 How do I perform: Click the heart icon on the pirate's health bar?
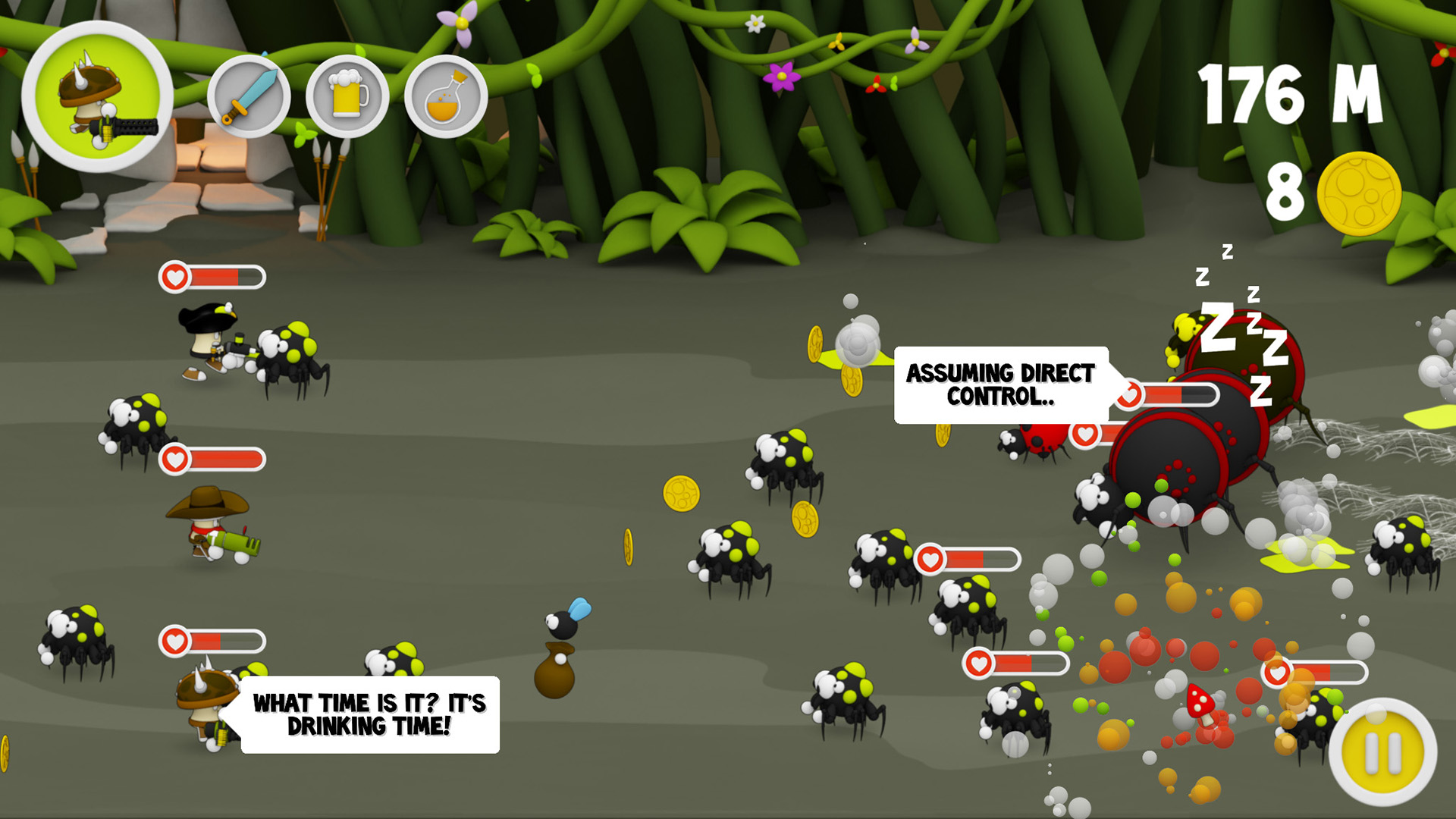coord(176,277)
